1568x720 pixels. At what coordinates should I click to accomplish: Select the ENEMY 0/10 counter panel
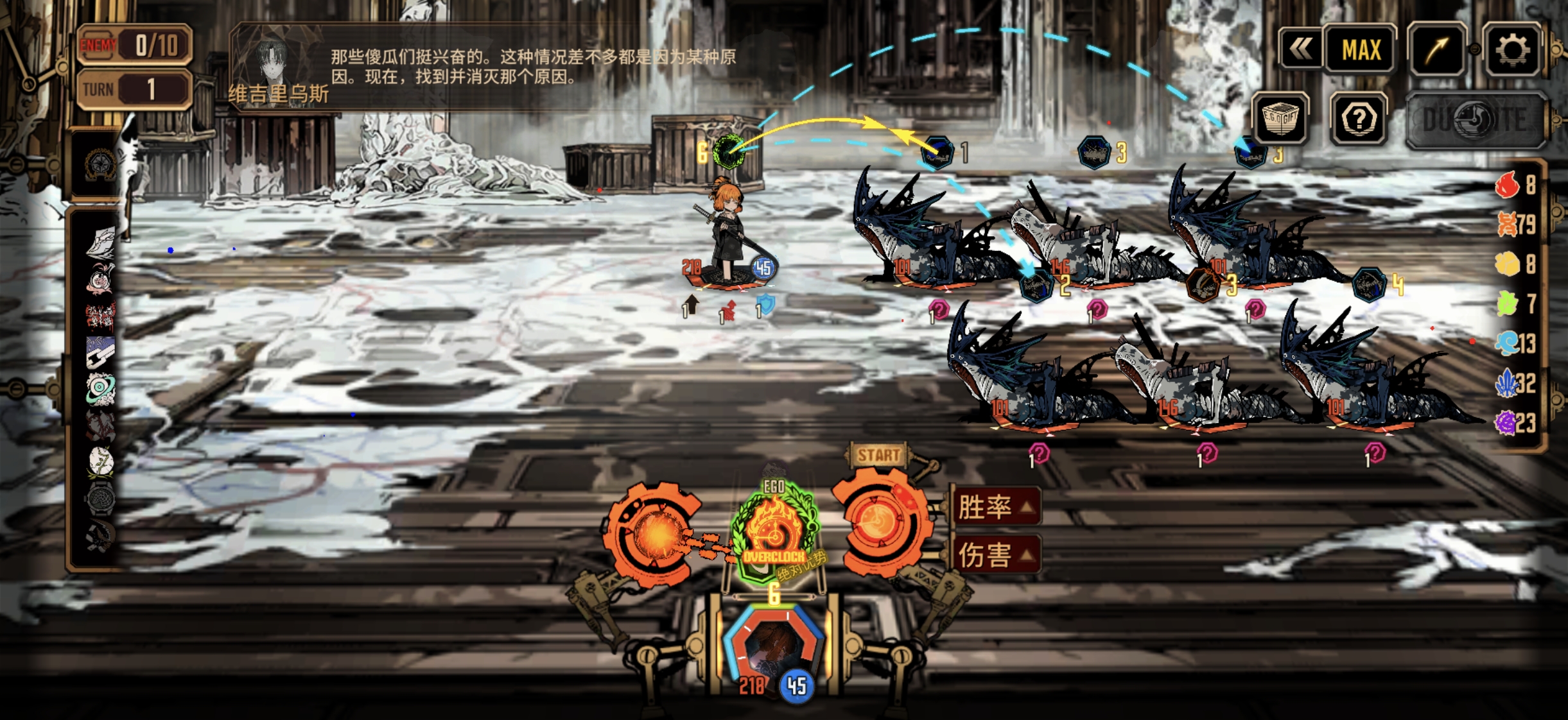[x=135, y=45]
